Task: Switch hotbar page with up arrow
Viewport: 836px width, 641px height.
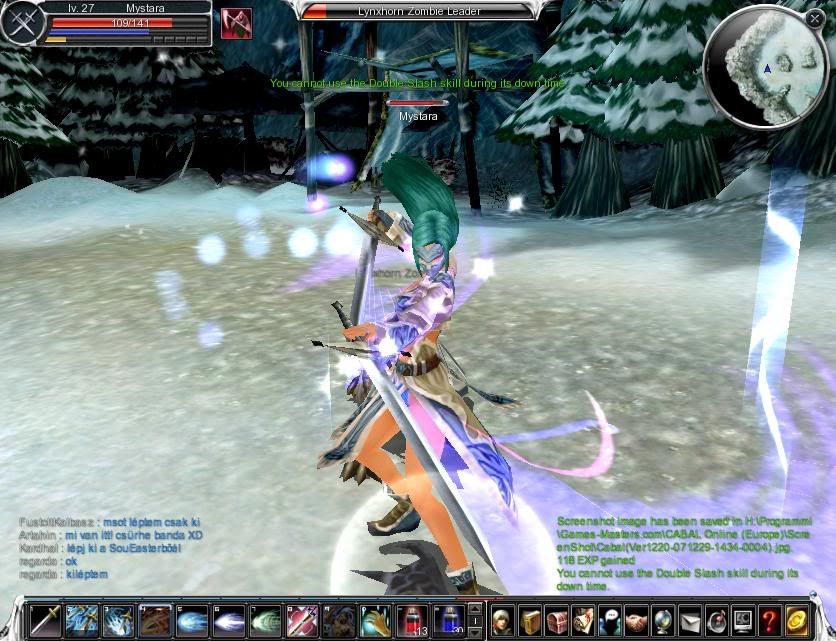Action: tap(475, 608)
